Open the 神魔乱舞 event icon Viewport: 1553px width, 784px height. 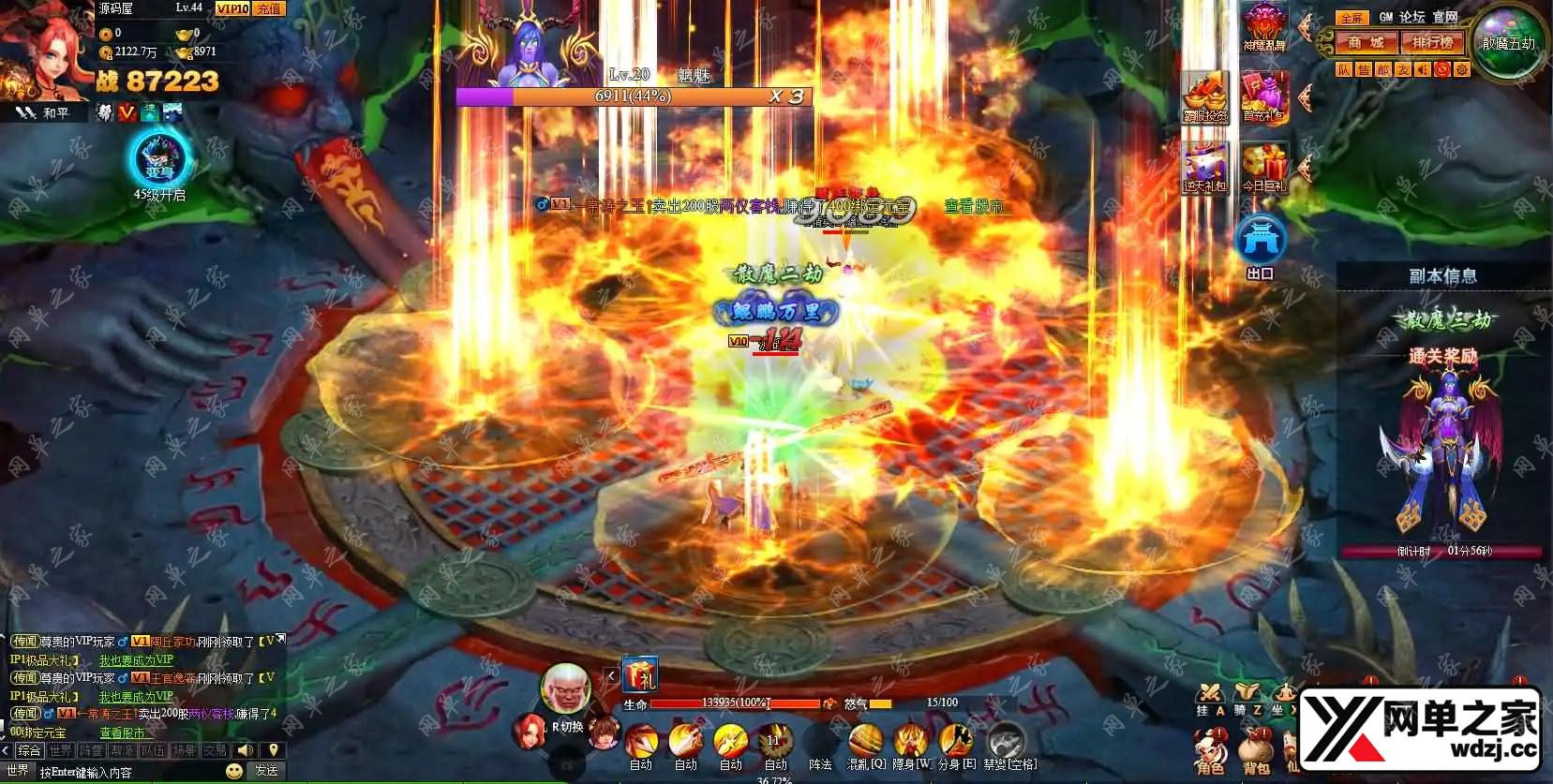coord(1264,26)
